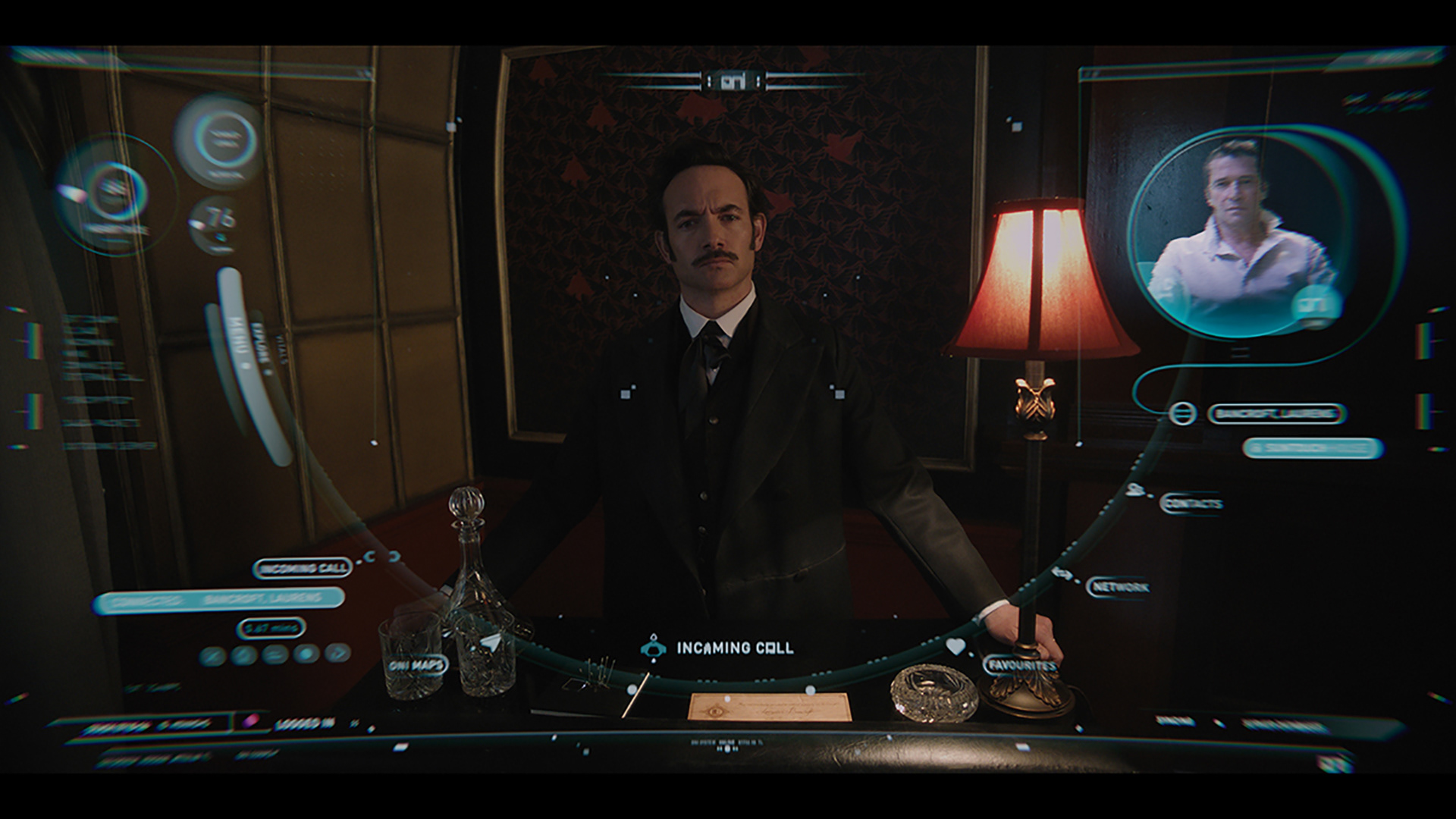Open Favourites next to the heart
Image resolution: width=1456 pixels, height=819 pixels.
click(1021, 667)
